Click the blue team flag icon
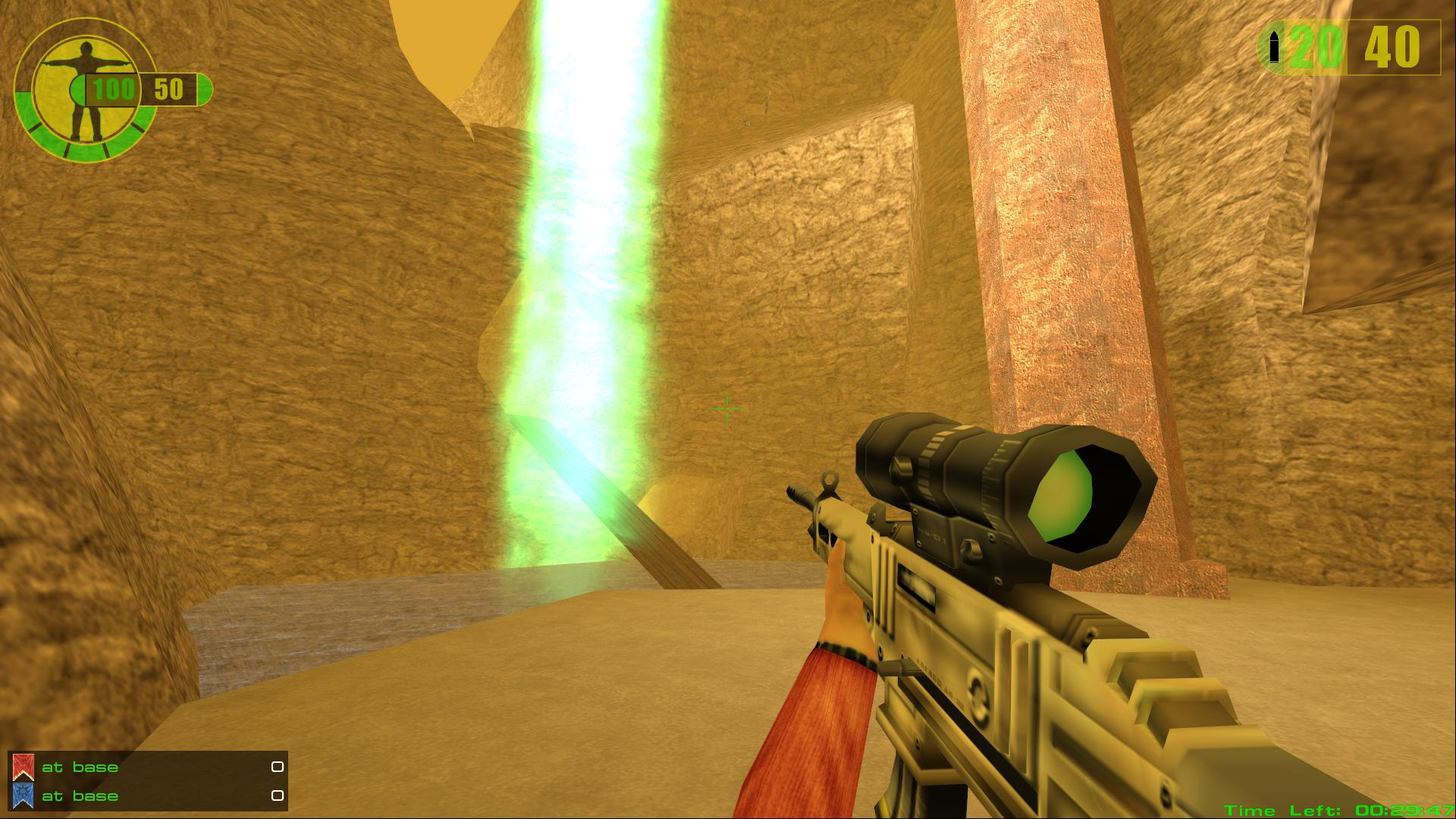The image size is (1456, 819). click(24, 795)
